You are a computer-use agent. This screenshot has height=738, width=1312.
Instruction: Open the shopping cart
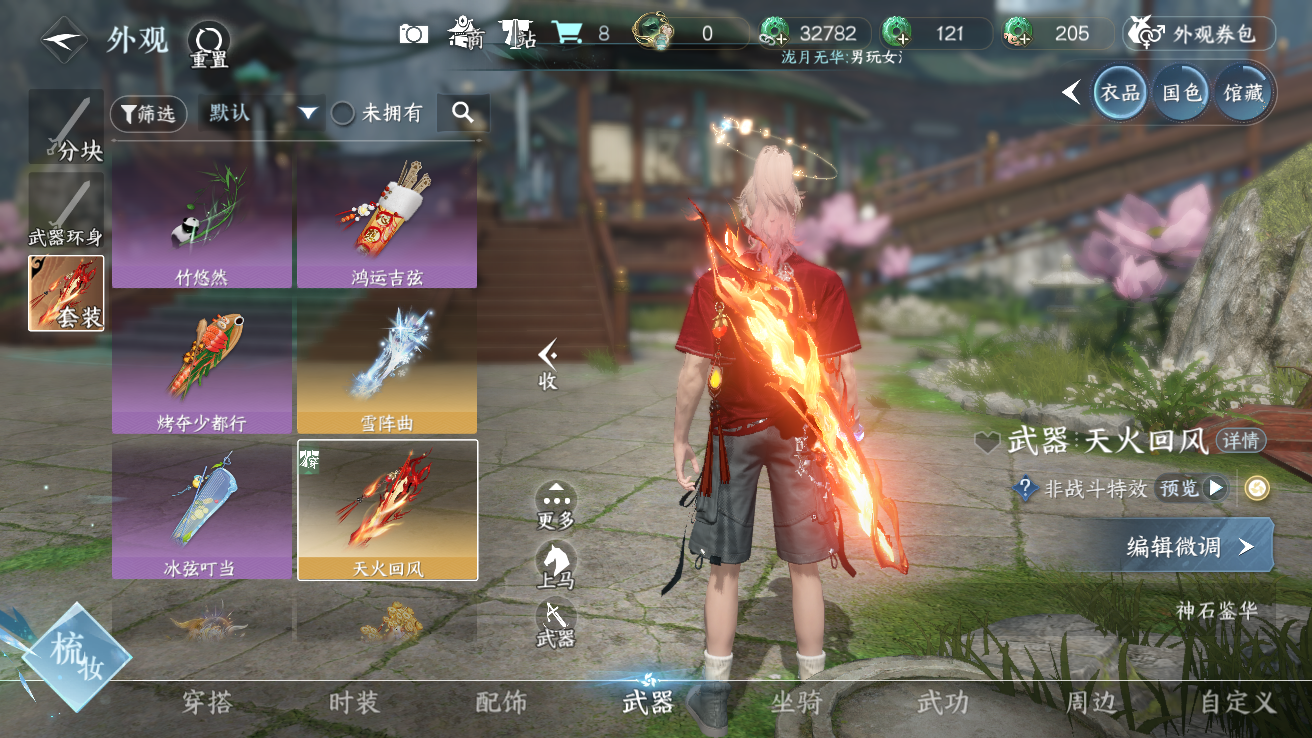click(568, 33)
